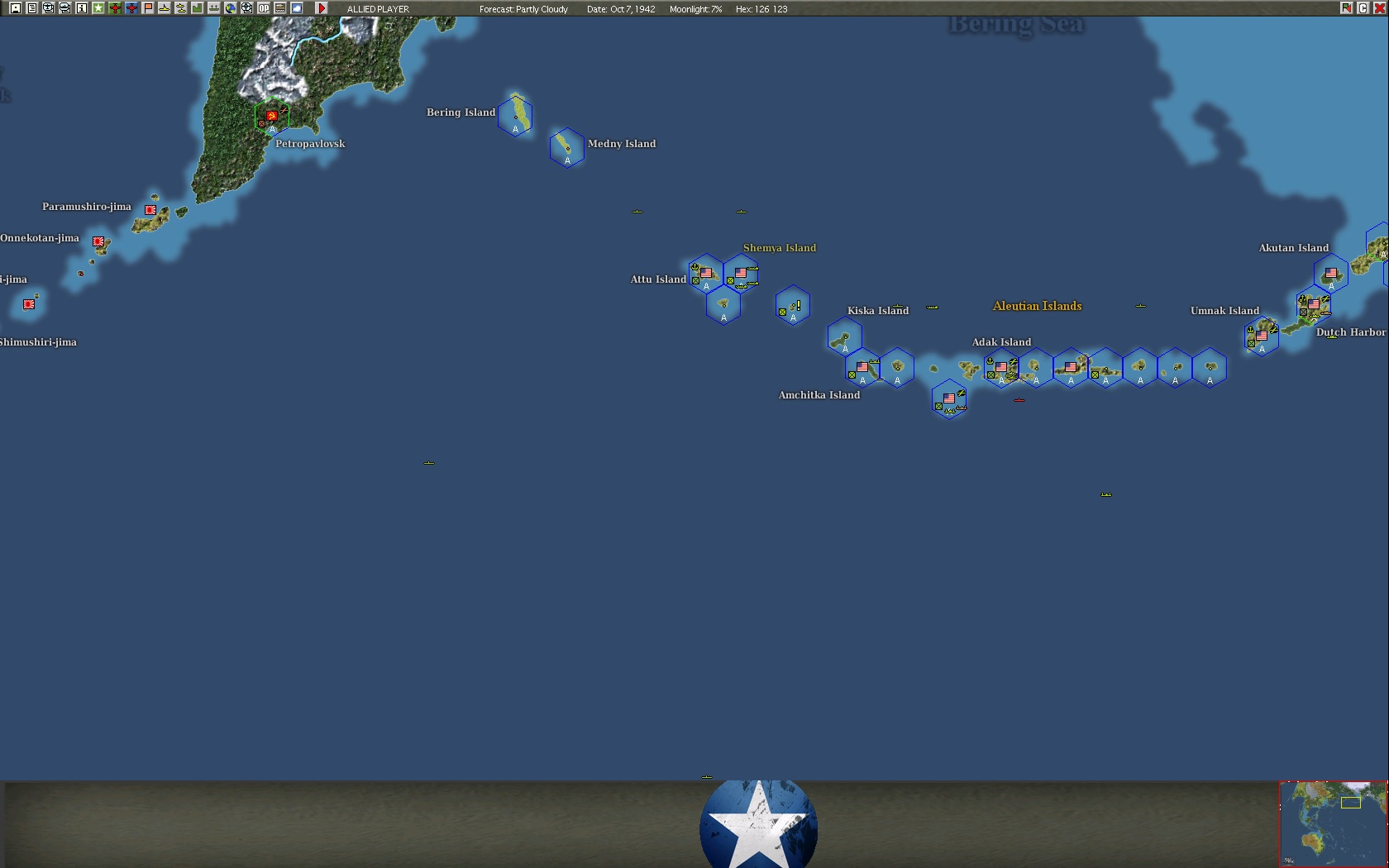Click the 'OP' toolbar button
The width and height of the screenshot is (1389, 868).
pyautogui.click(x=263, y=8)
